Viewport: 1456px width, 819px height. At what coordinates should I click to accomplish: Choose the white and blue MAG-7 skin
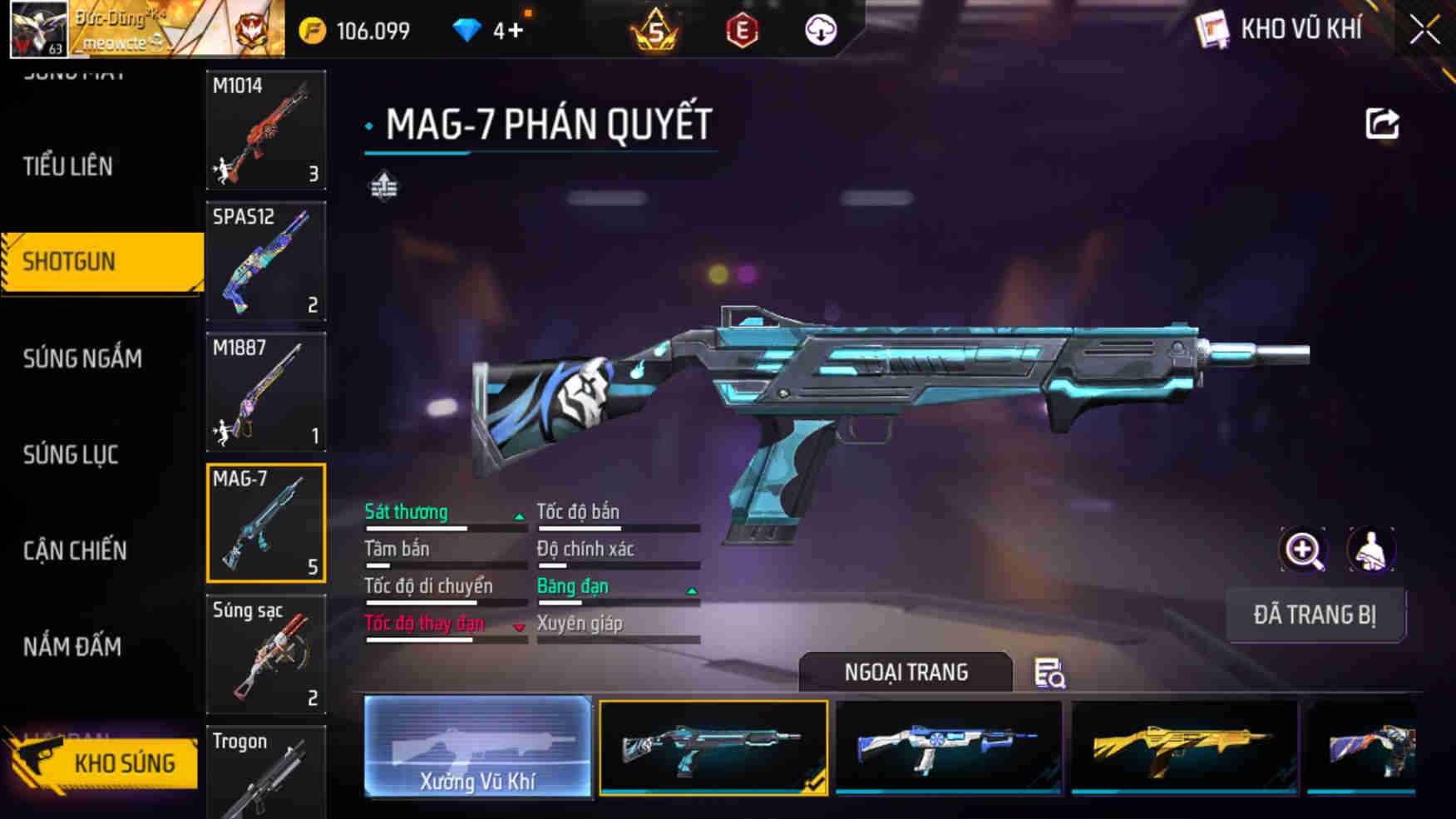(948, 747)
